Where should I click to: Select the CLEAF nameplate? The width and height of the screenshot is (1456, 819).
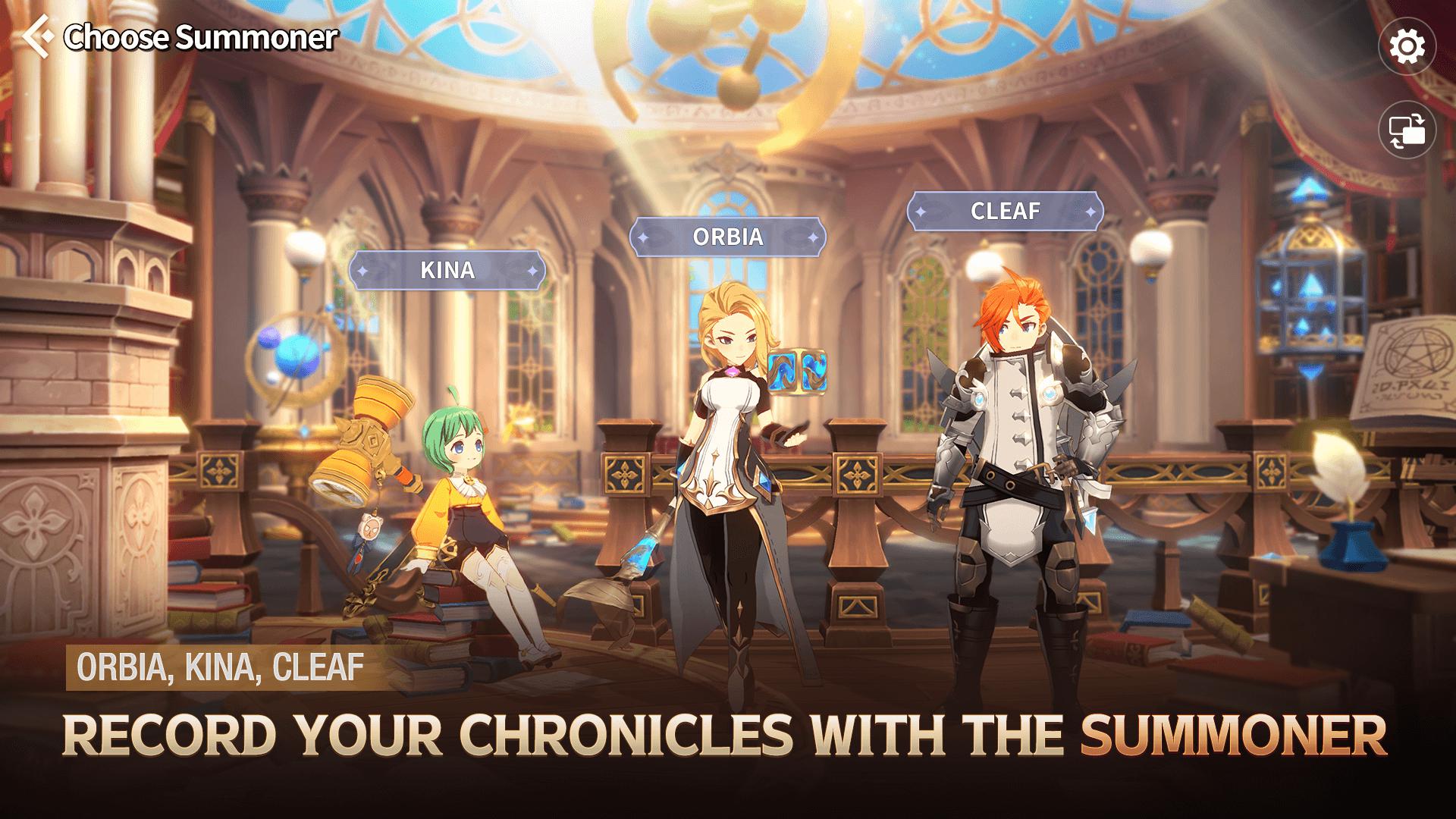coord(1005,212)
